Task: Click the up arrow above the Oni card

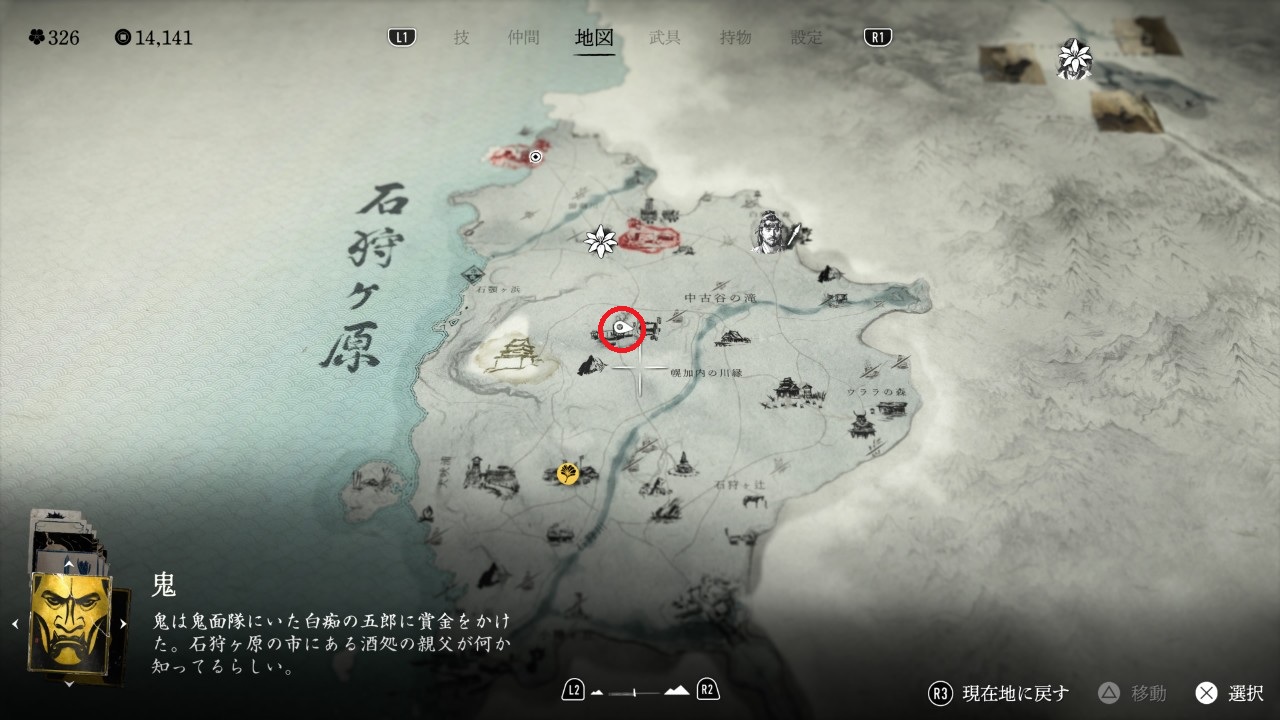Action: coord(68,564)
